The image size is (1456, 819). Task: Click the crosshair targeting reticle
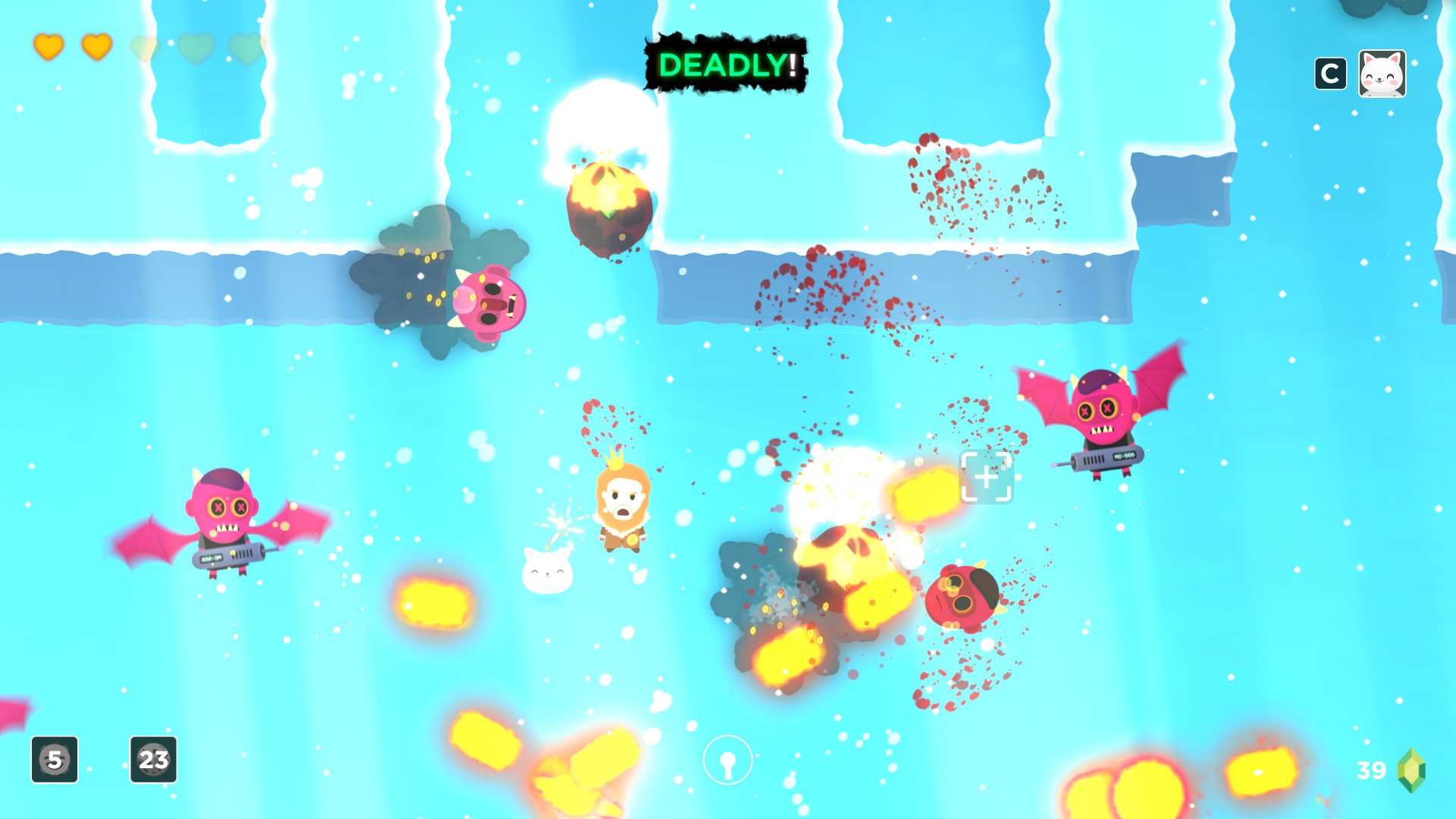(x=987, y=478)
